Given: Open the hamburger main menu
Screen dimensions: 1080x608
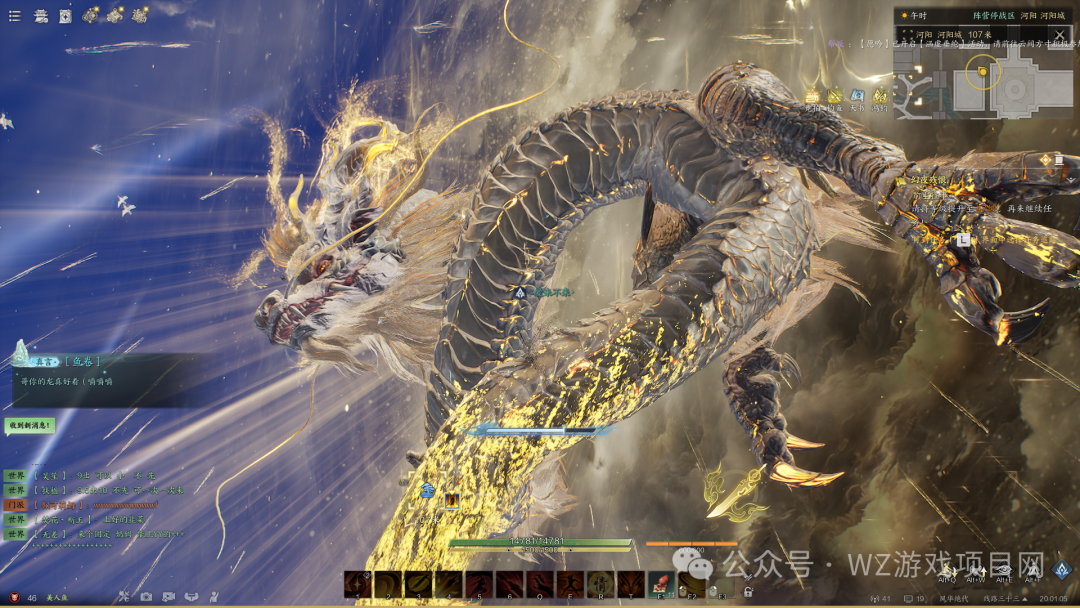Looking at the screenshot, I should pyautogui.click(x=14, y=16).
